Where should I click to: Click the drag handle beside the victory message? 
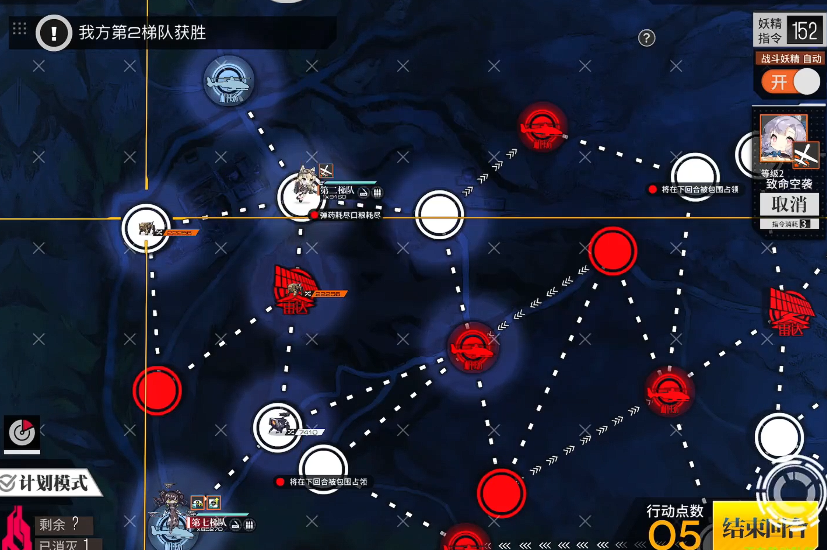(x=19, y=30)
